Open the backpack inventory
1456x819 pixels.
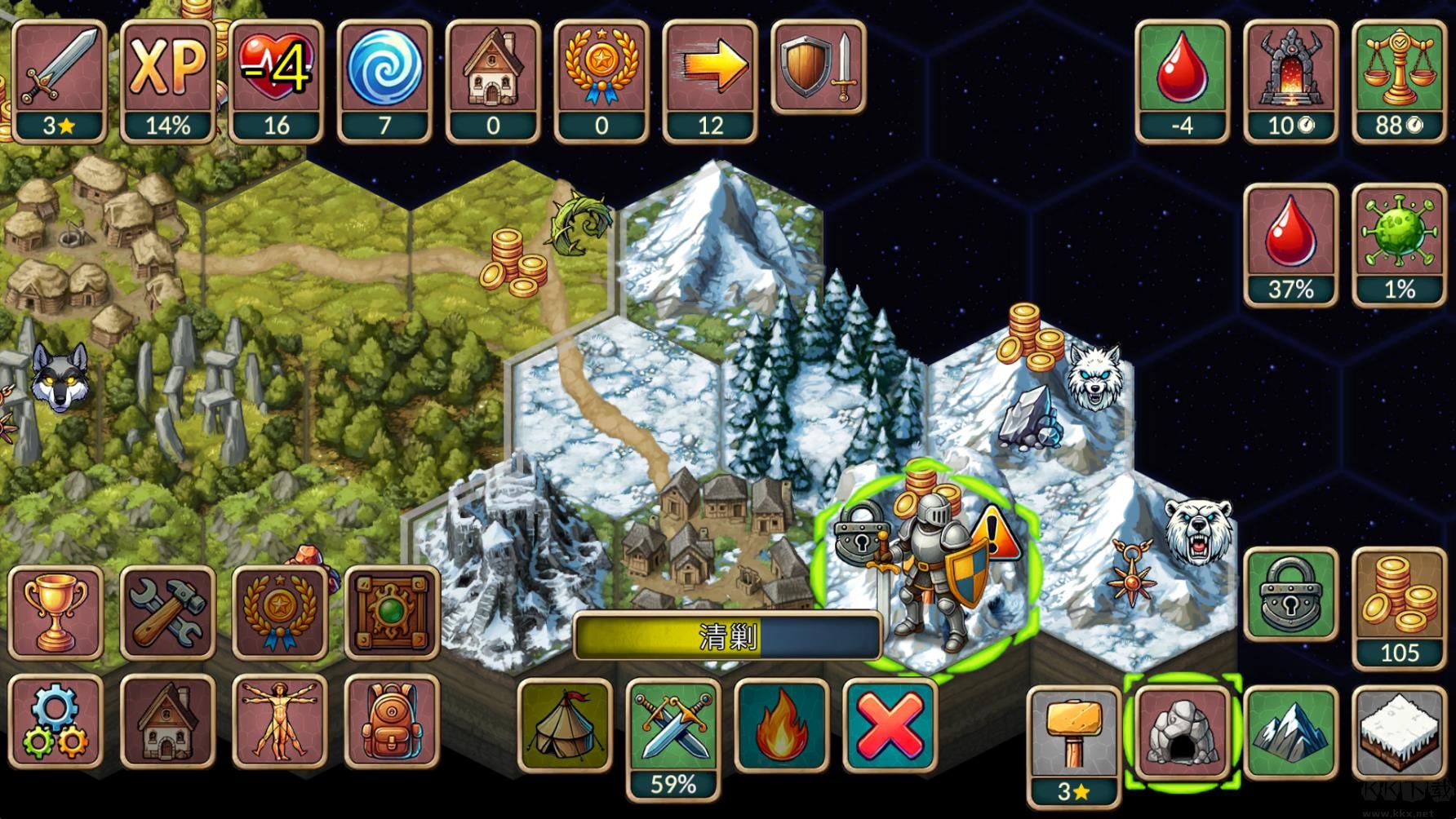(x=392, y=722)
